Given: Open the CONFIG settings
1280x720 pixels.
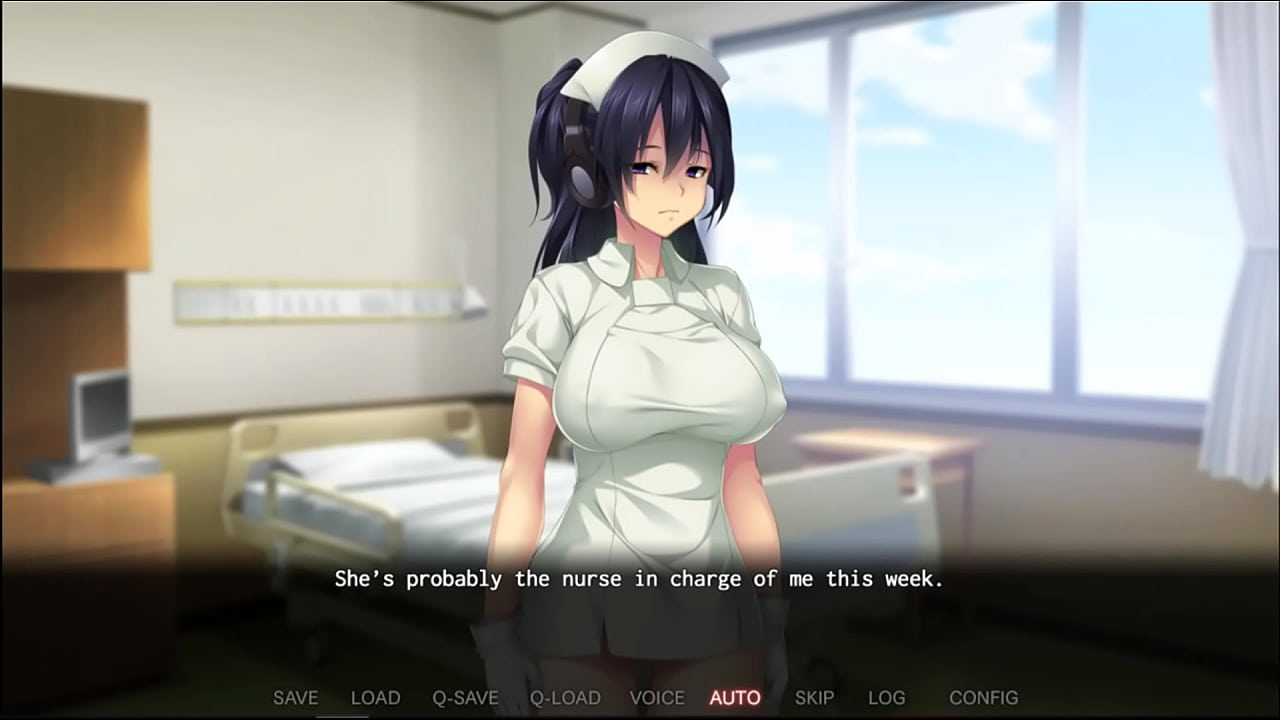Looking at the screenshot, I should point(983,698).
